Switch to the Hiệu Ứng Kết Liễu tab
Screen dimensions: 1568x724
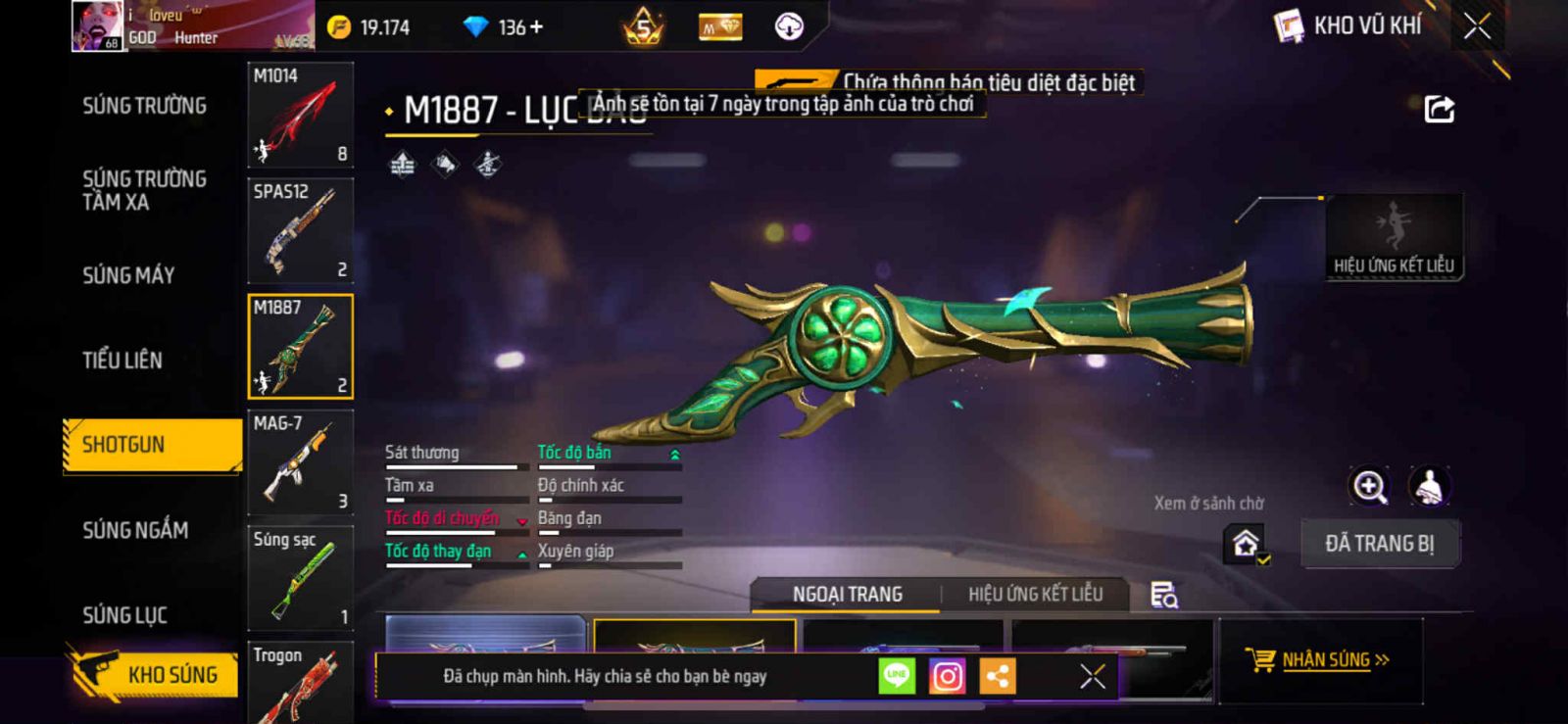coord(1035,594)
